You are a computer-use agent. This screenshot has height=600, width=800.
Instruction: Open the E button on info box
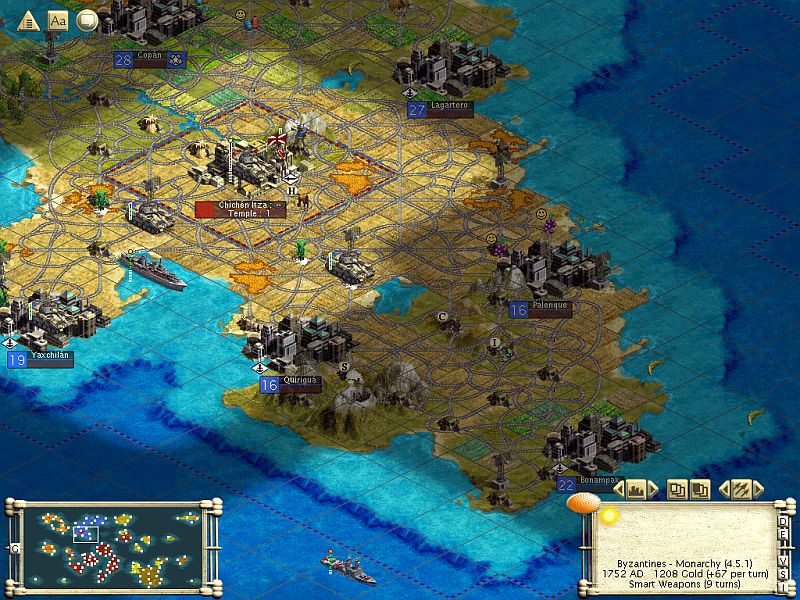(x=784, y=534)
